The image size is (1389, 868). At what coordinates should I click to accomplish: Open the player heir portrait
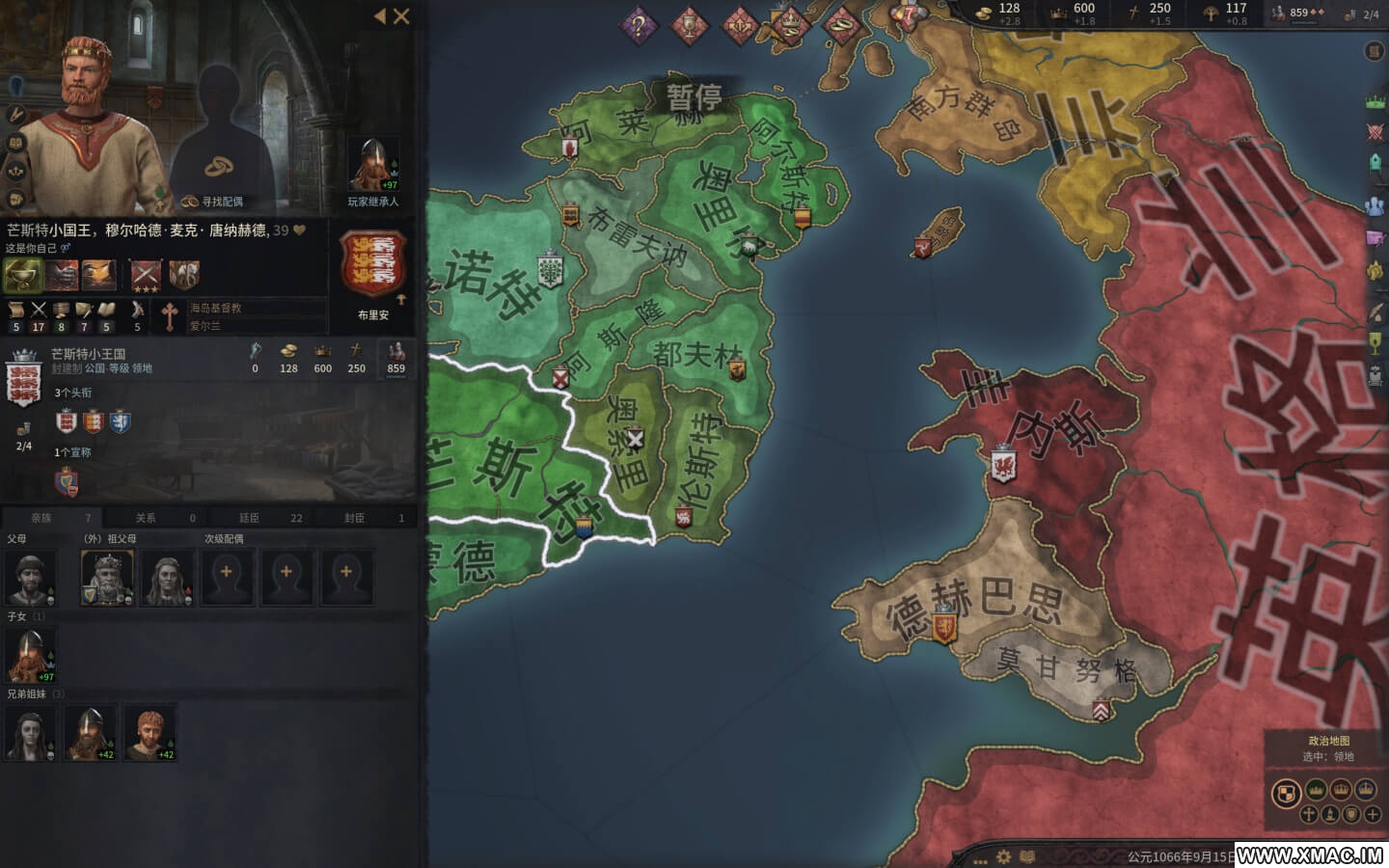coord(373,165)
